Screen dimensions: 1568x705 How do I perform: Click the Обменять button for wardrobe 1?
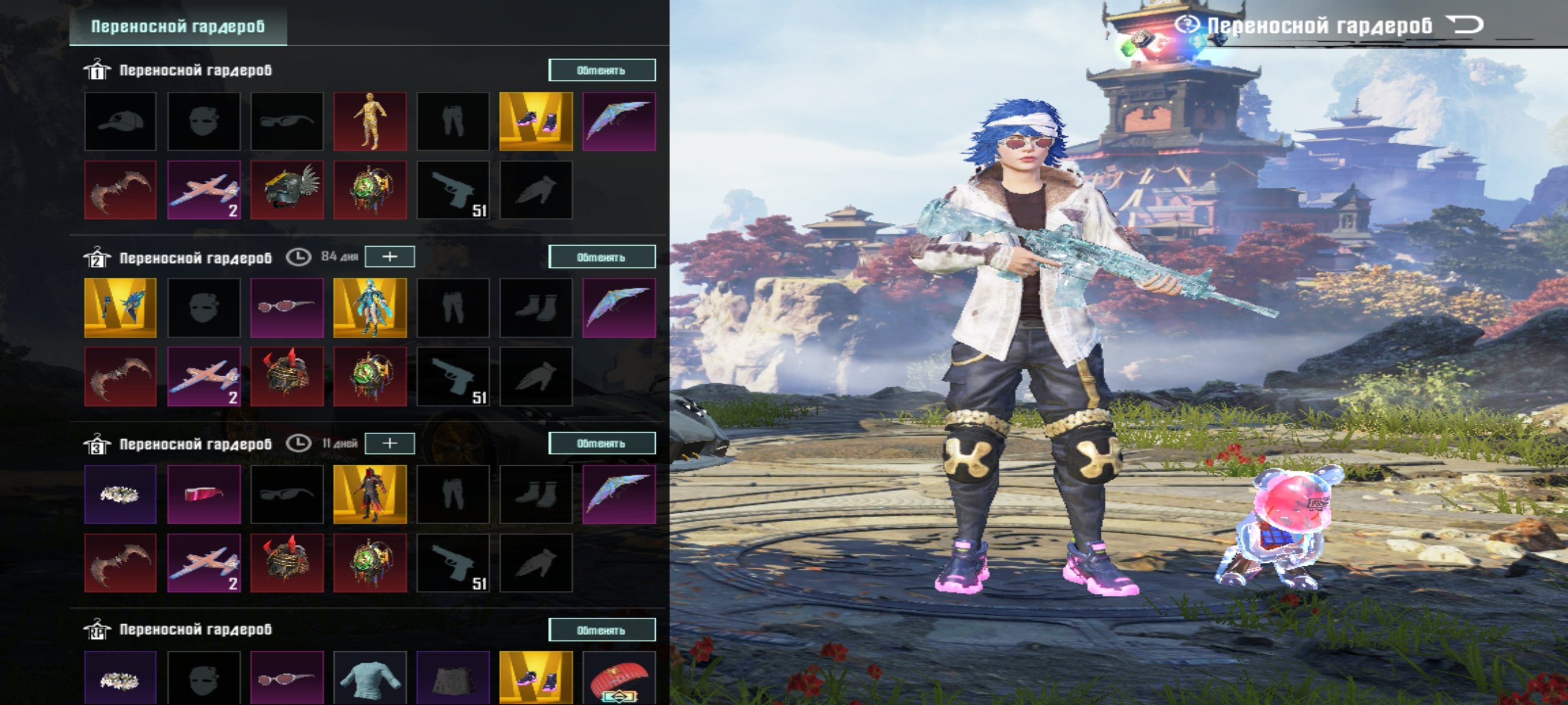[x=601, y=70]
